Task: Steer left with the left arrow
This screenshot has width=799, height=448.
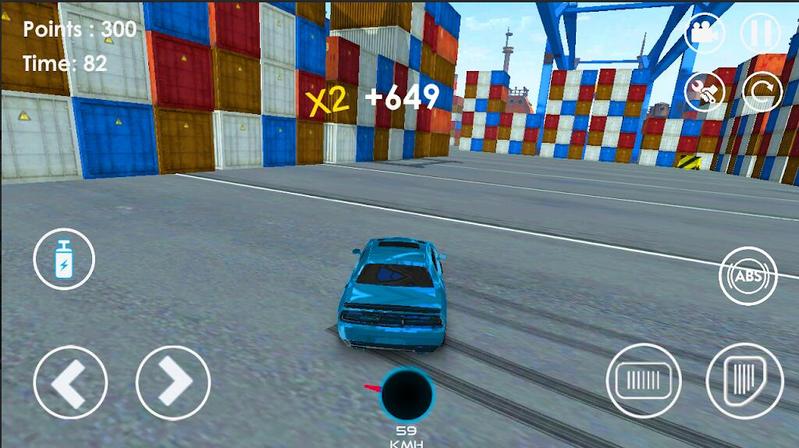Action: click(x=70, y=382)
